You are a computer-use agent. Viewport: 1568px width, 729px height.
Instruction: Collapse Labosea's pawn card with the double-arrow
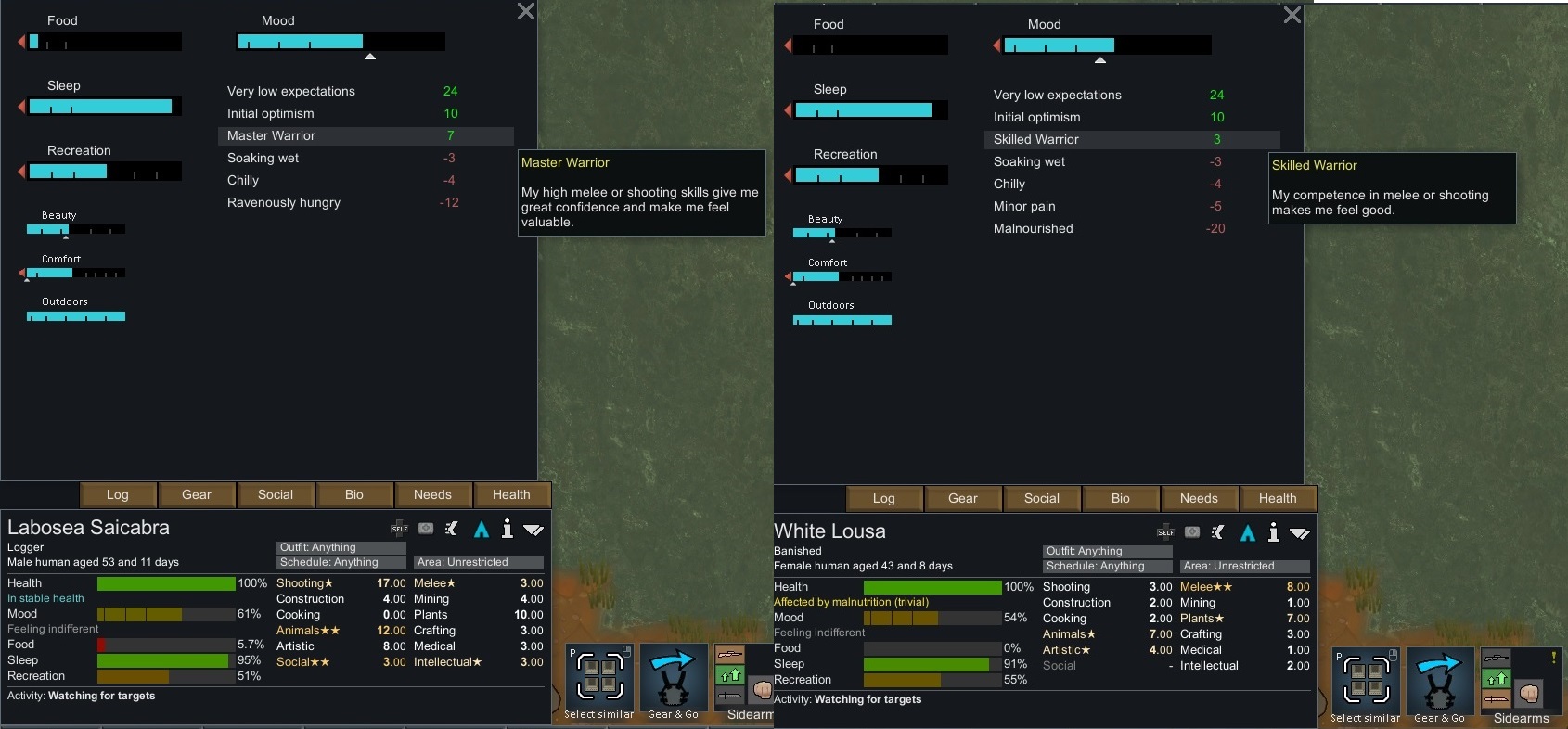tap(533, 530)
